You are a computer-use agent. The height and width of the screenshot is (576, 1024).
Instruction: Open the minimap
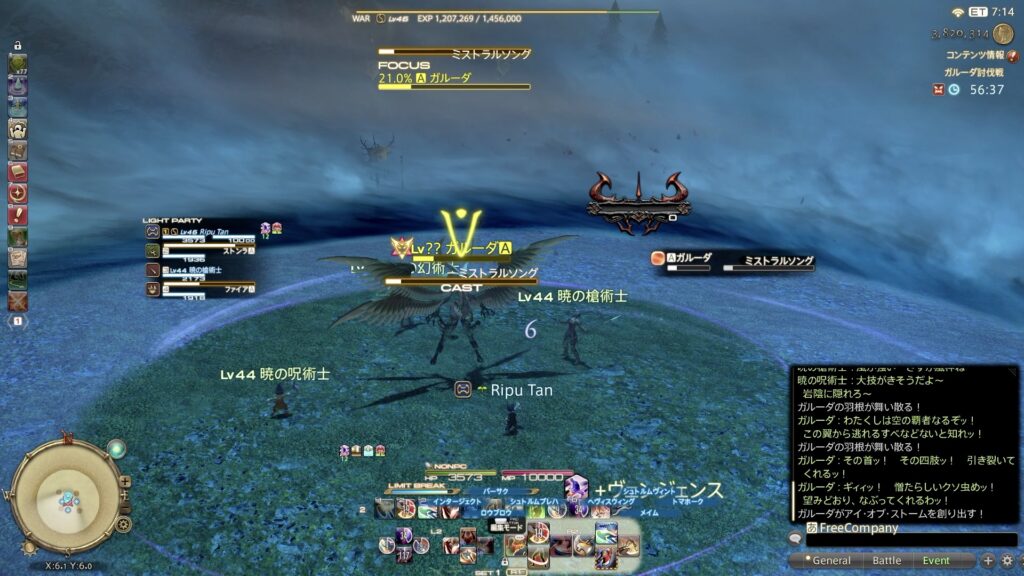pyautogui.click(x=68, y=498)
